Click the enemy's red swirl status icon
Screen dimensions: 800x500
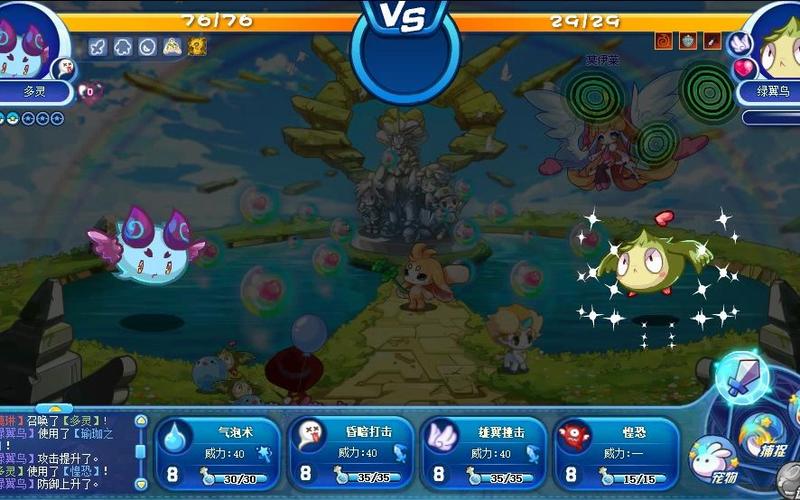664,41
